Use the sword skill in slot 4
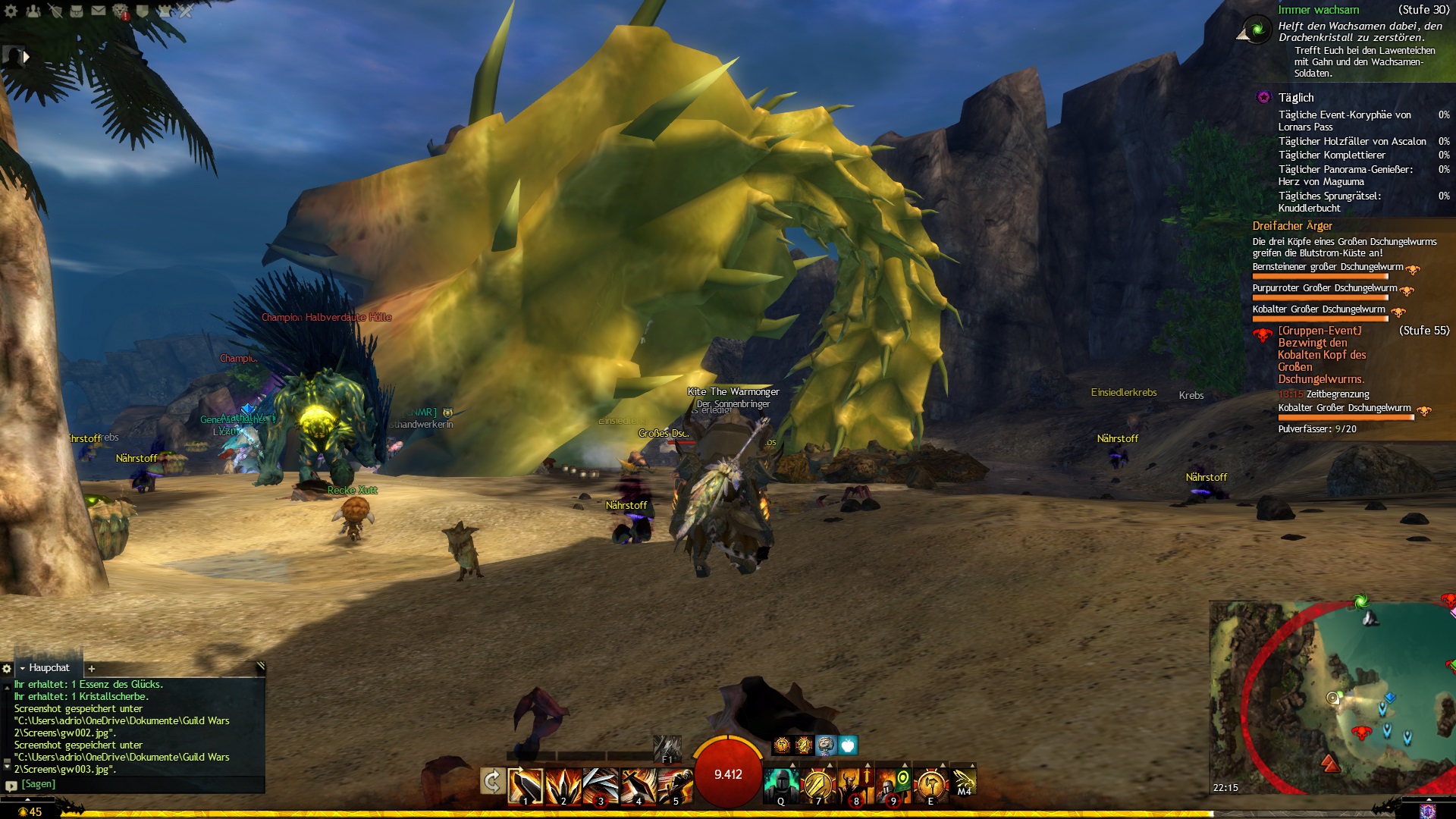The height and width of the screenshot is (819, 1456). tap(639, 785)
